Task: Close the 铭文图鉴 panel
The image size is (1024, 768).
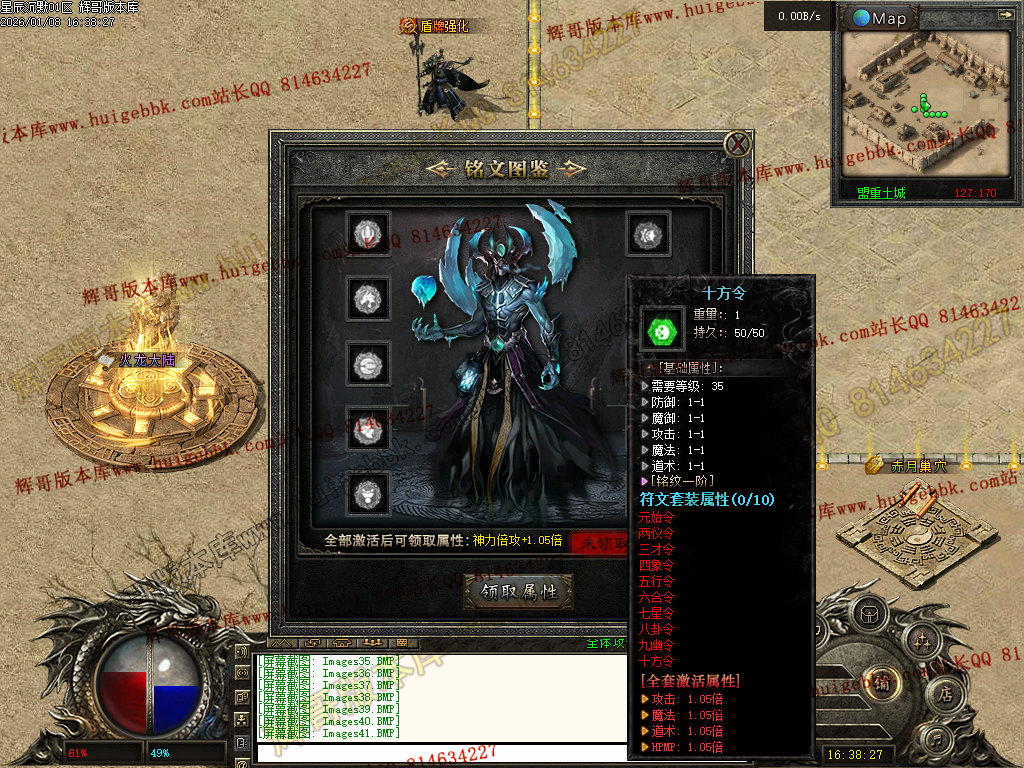Action: tap(738, 144)
